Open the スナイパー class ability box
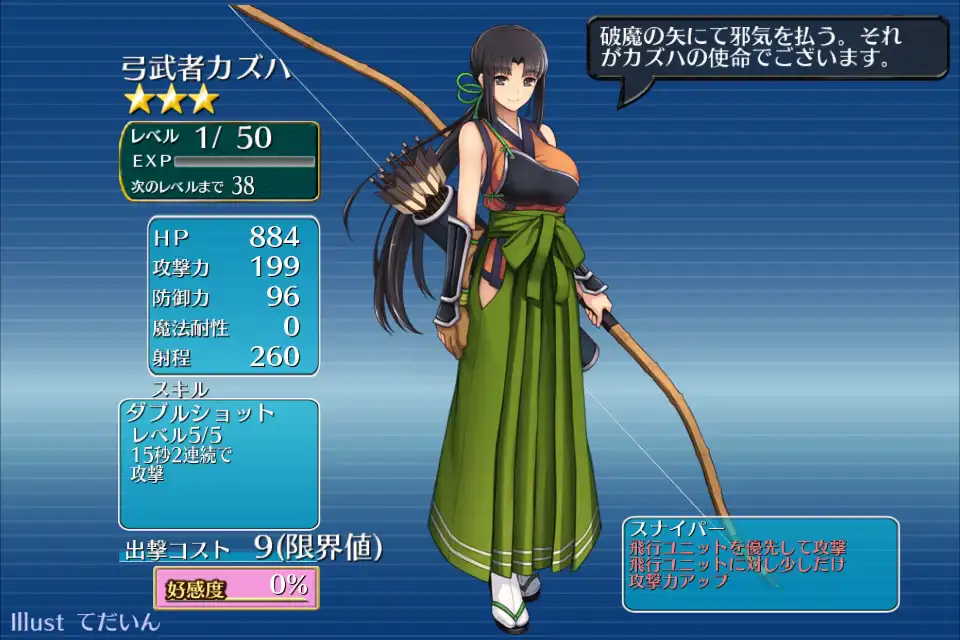 [x=760, y=563]
